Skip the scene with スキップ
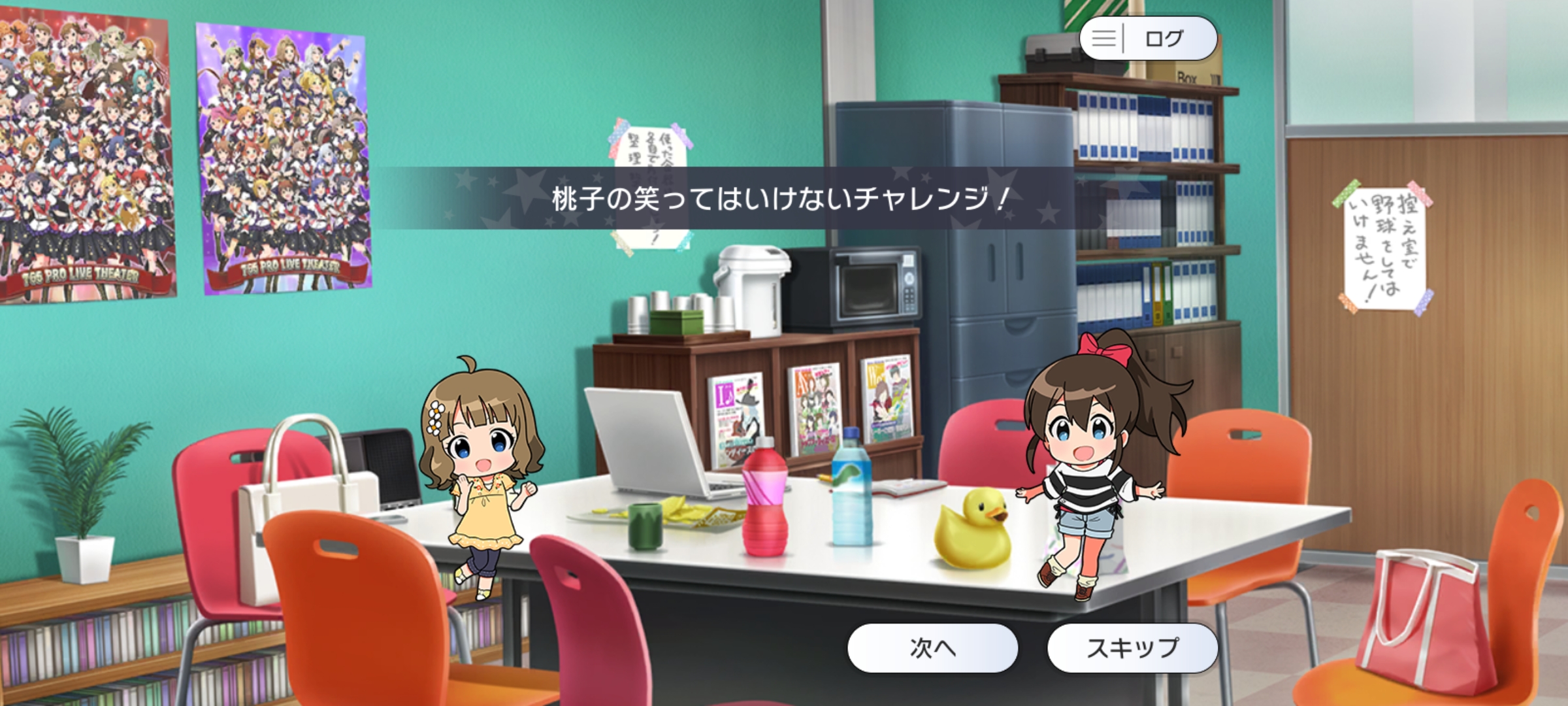The height and width of the screenshot is (706, 1568). [1132, 648]
